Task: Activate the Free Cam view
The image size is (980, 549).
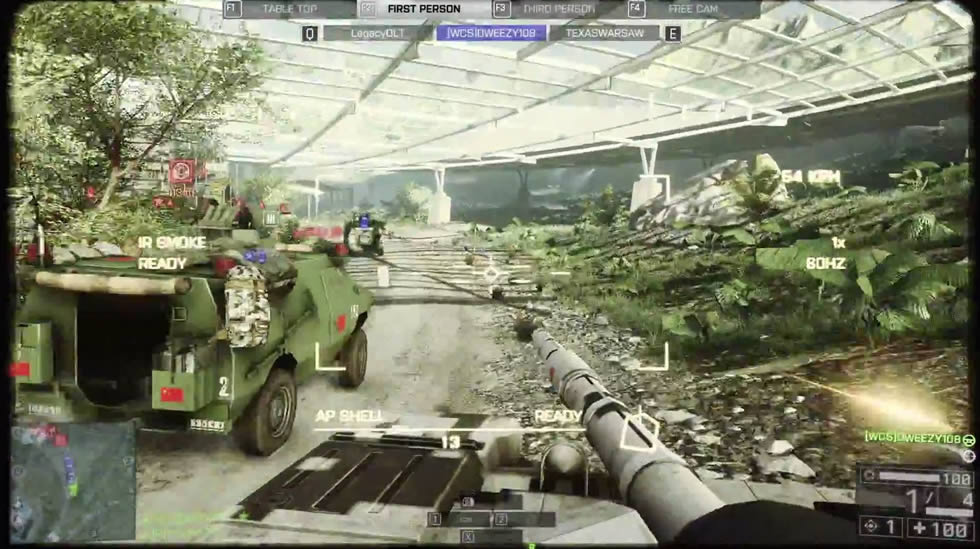Action: (693, 9)
